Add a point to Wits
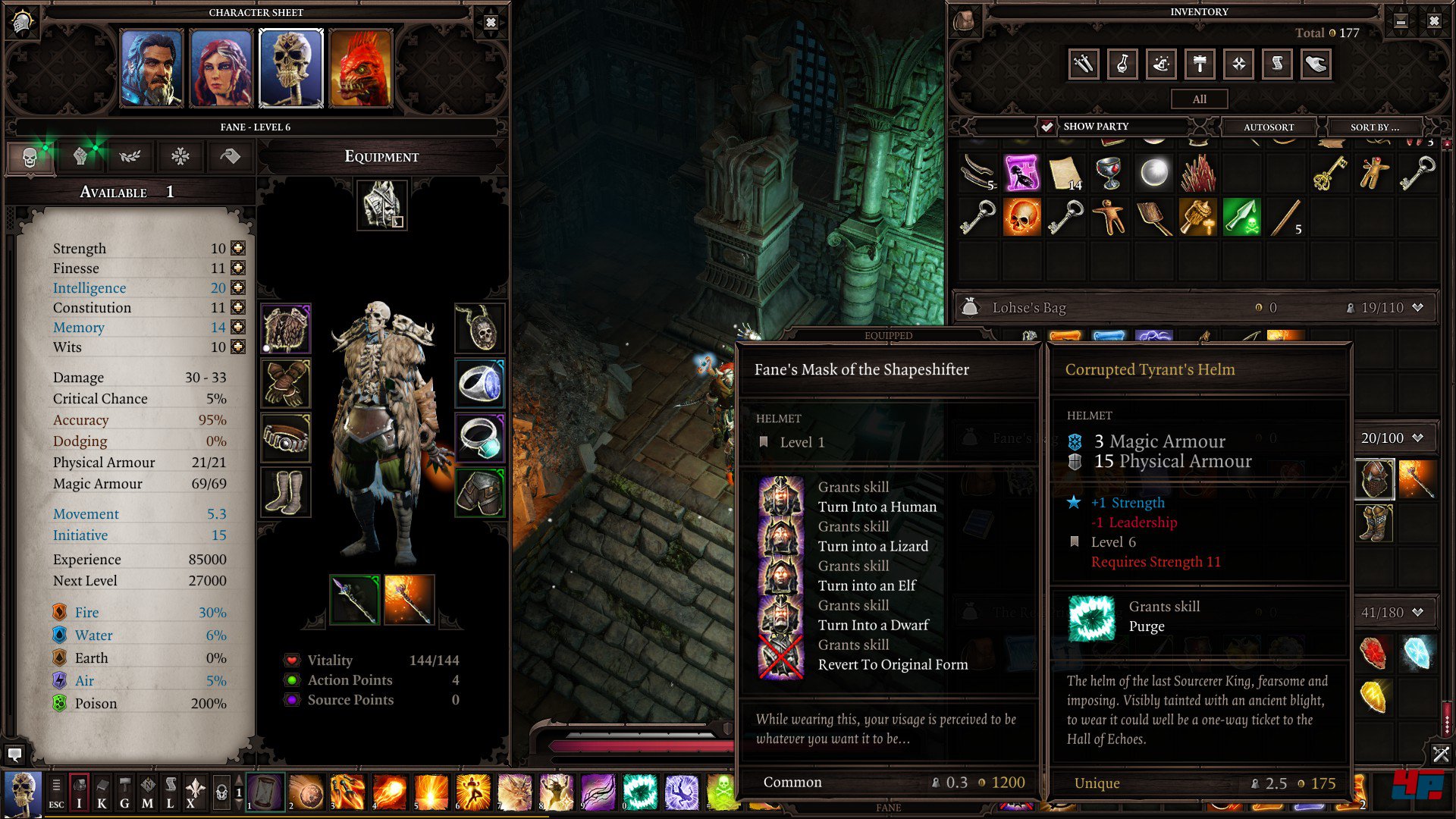Screen dimensions: 1456x819 pos(238,347)
